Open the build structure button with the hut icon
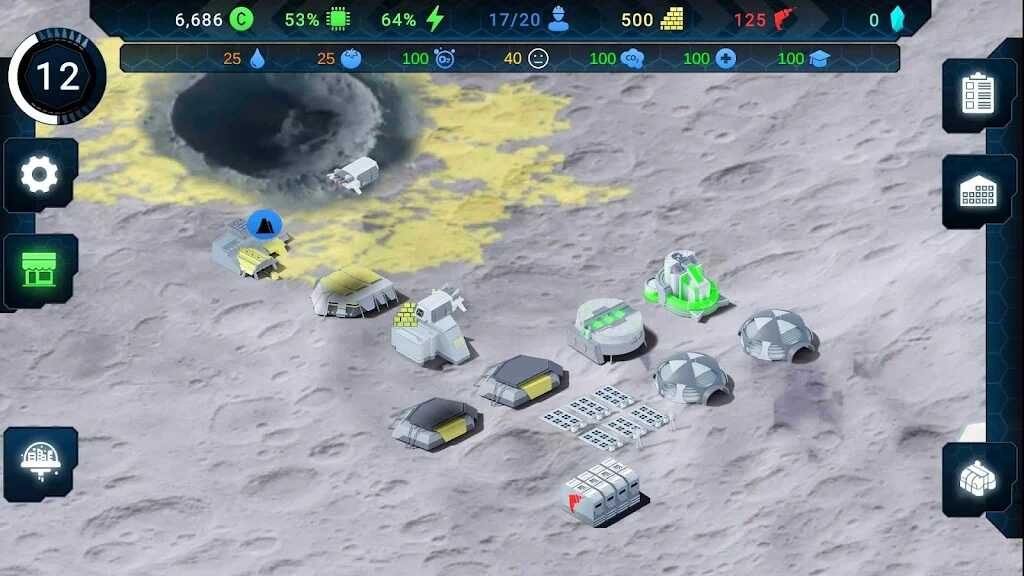The image size is (1024, 576). tap(978, 479)
